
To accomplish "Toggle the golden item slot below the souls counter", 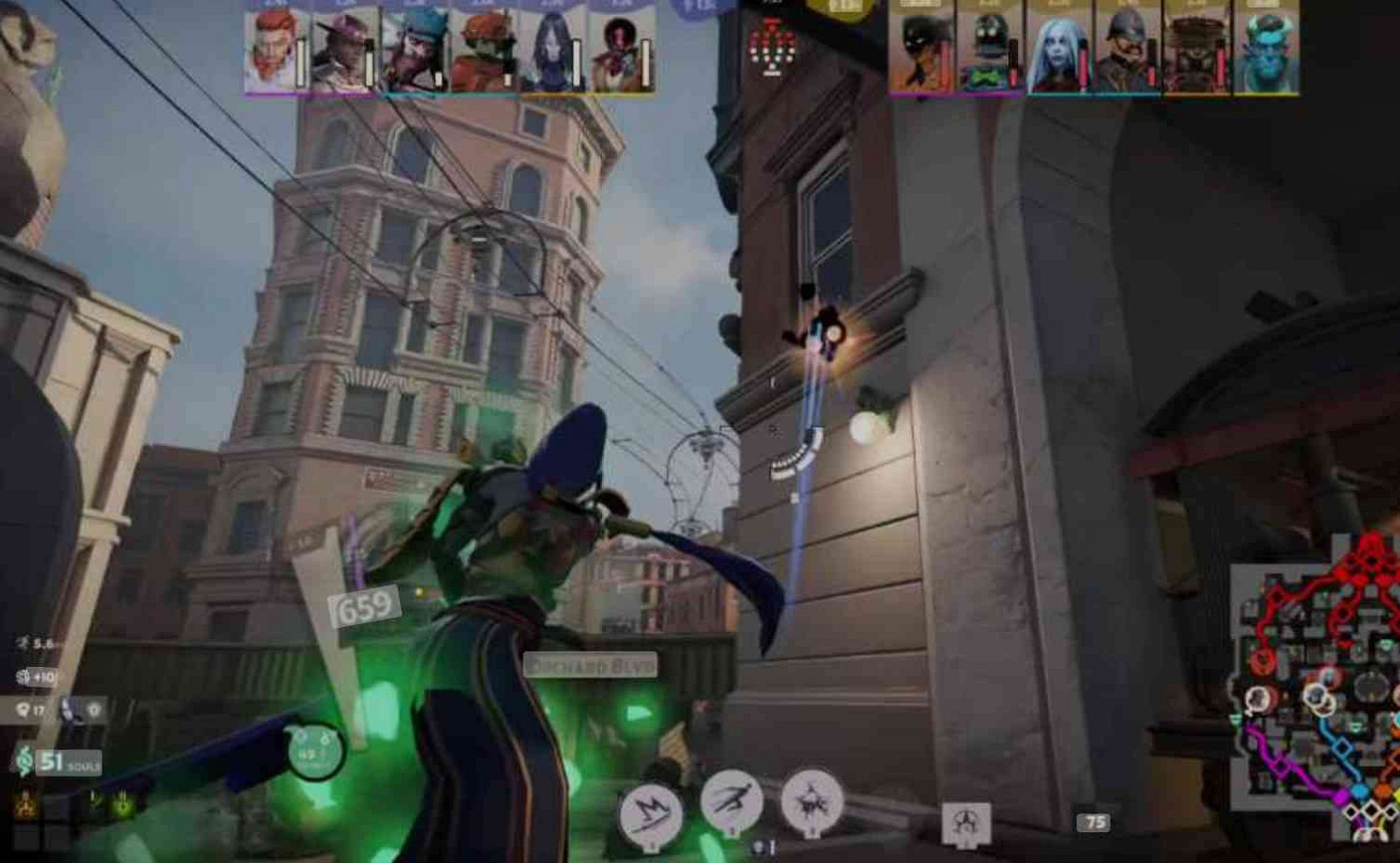I will click(x=25, y=802).
